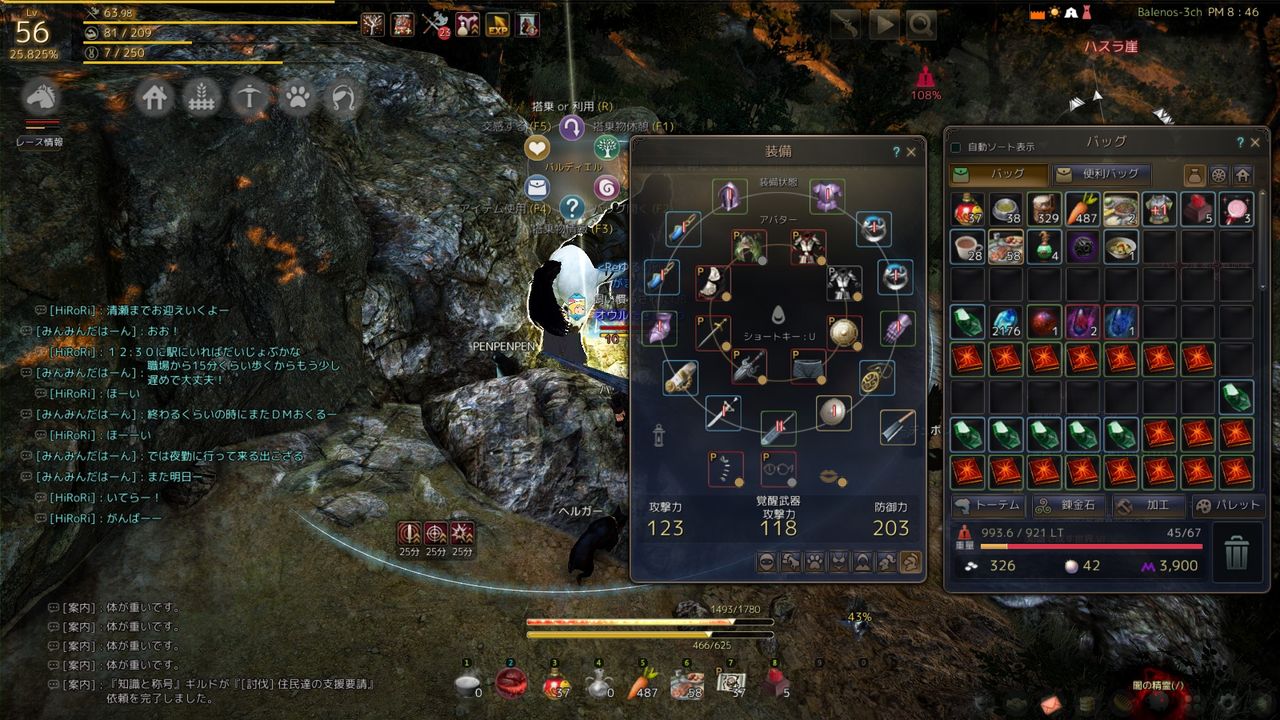Switch to the 便利バッグ tab
This screenshot has height=720, width=1280.
pos(1101,174)
